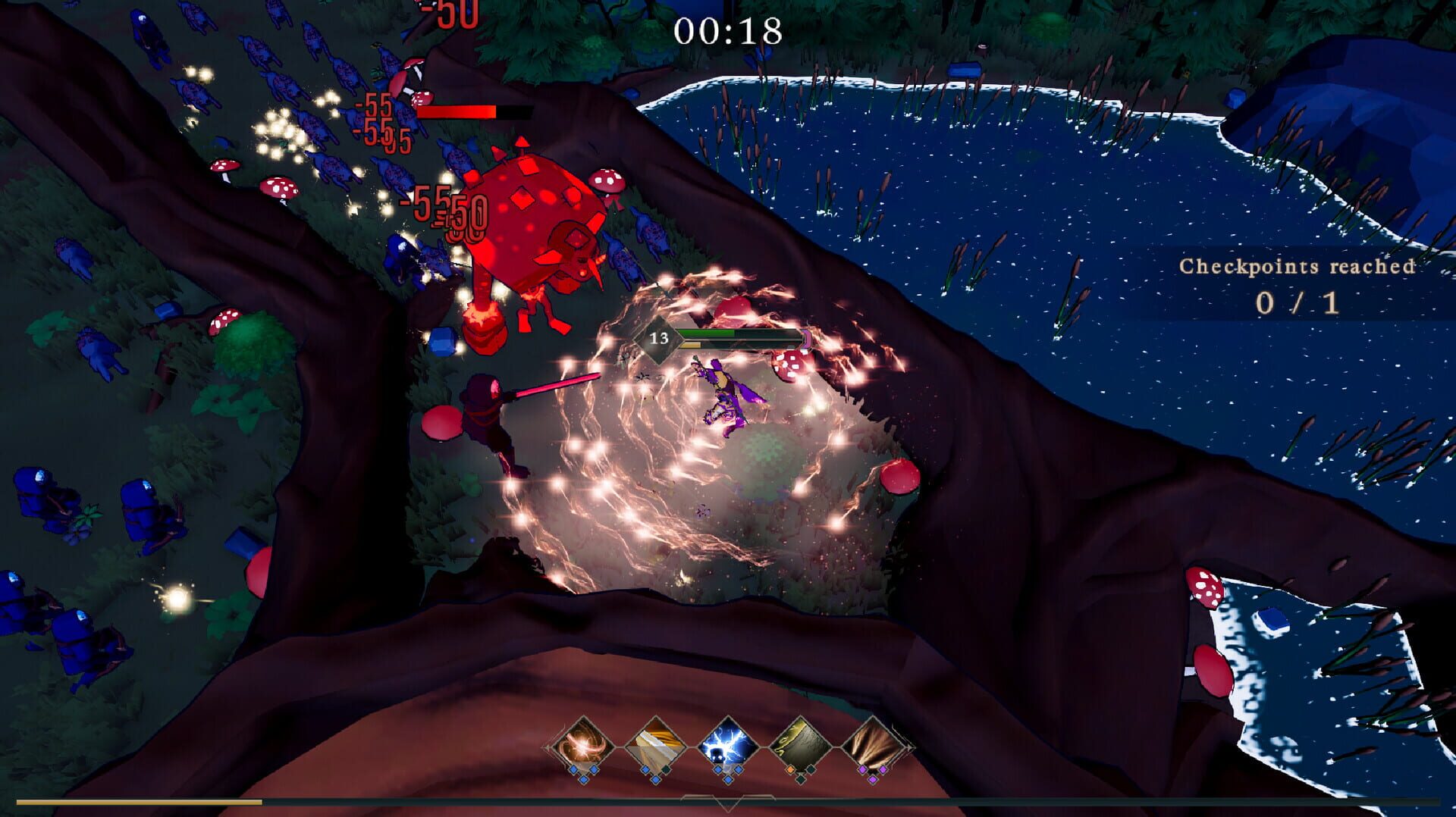Expand the center chevron below the ability bar
This screenshot has width=1456, height=817.
coord(728,803)
